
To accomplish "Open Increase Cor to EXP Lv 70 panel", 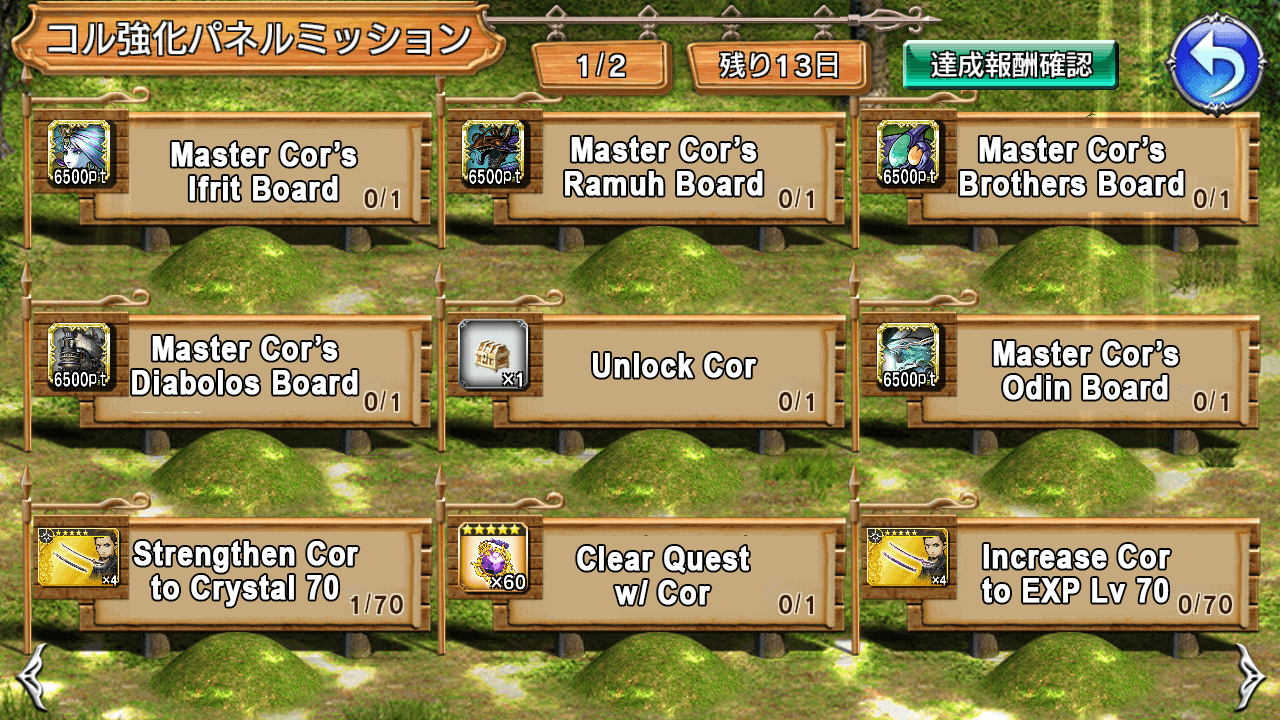I will click(1075, 575).
